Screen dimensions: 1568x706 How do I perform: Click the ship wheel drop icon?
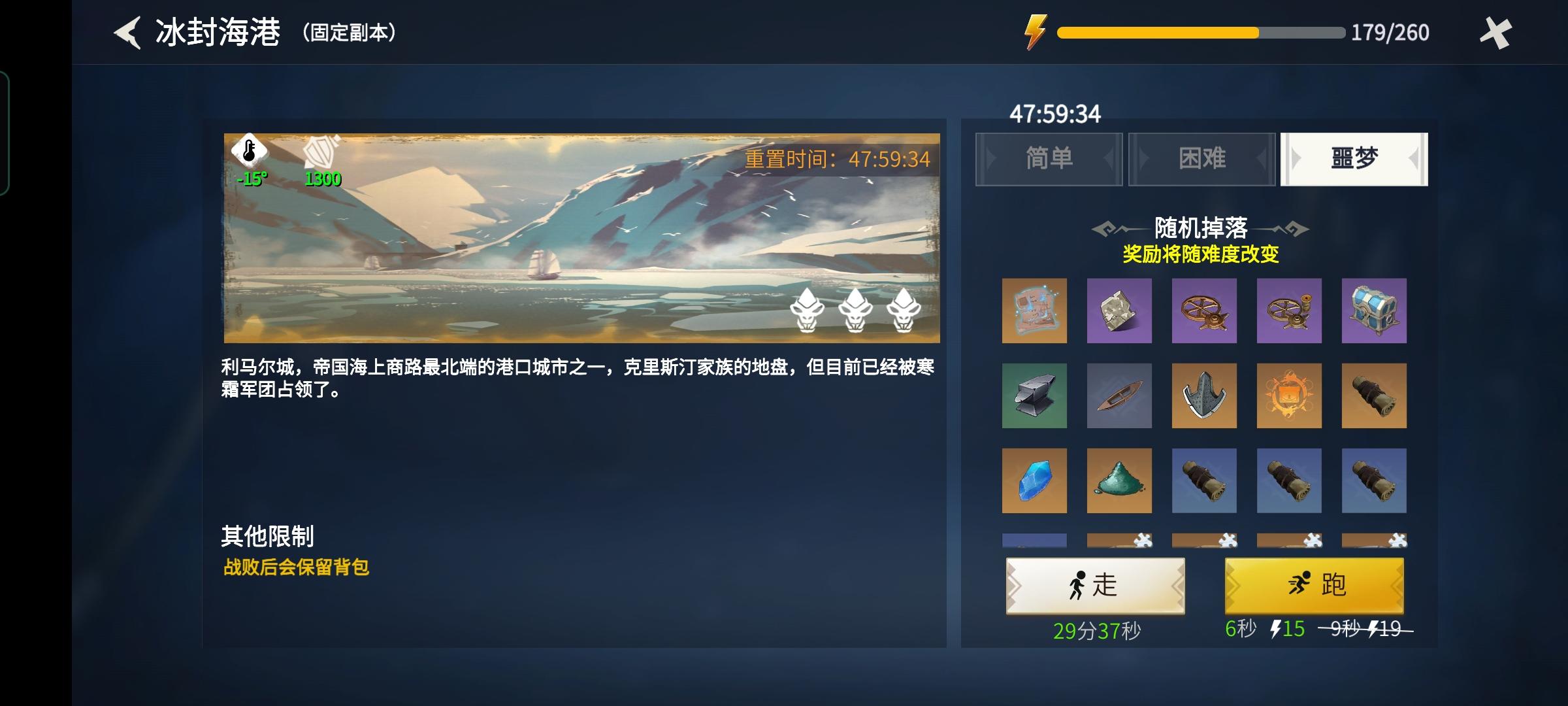pos(1204,311)
